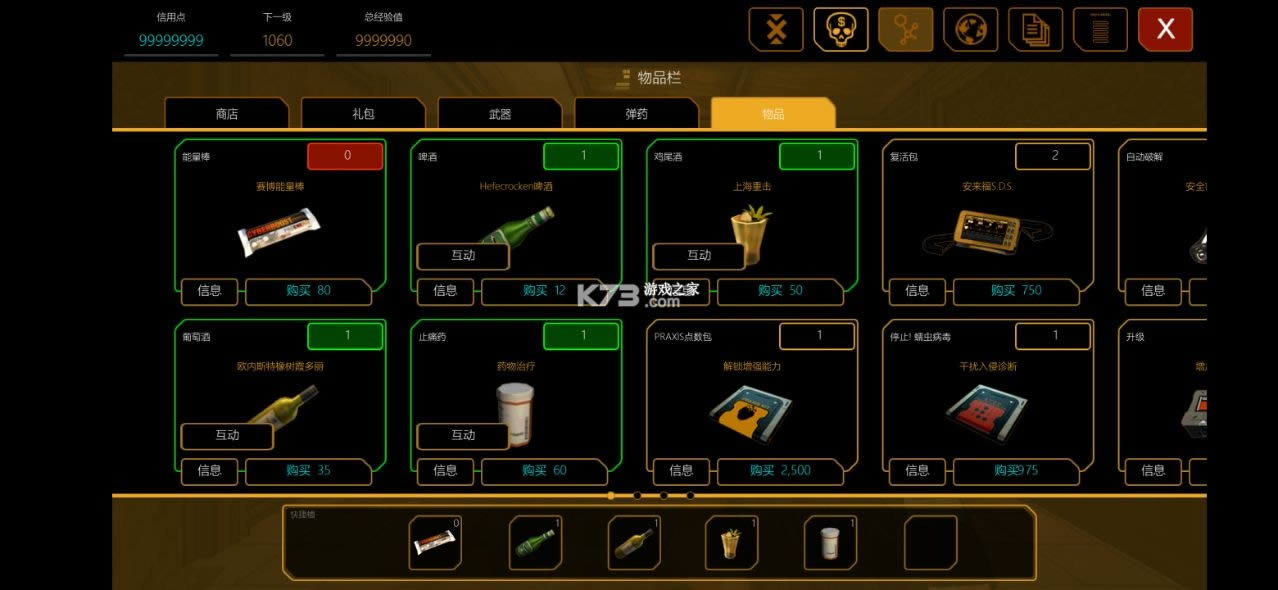Image resolution: width=1278 pixels, height=590 pixels.
Task: Open the documents icon menu
Action: pos(1035,30)
